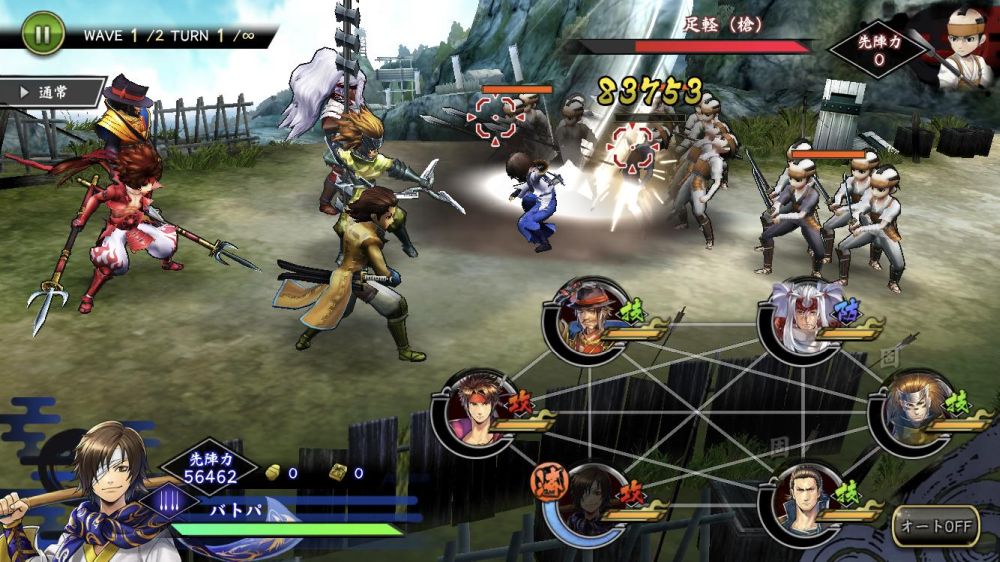Select the silver-helmeted warrior portrait

coord(910,410)
